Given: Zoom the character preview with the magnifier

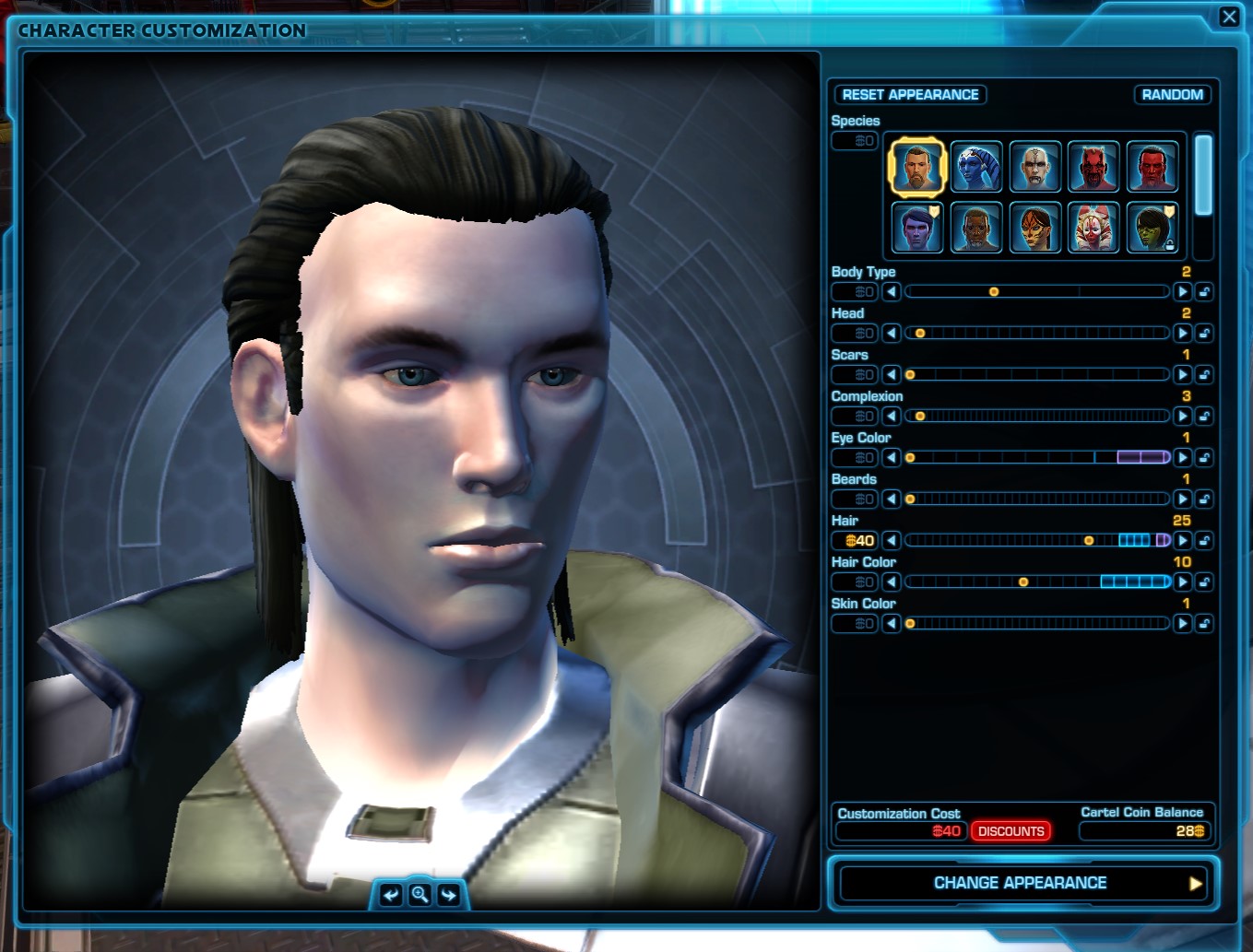Looking at the screenshot, I should click(x=420, y=895).
